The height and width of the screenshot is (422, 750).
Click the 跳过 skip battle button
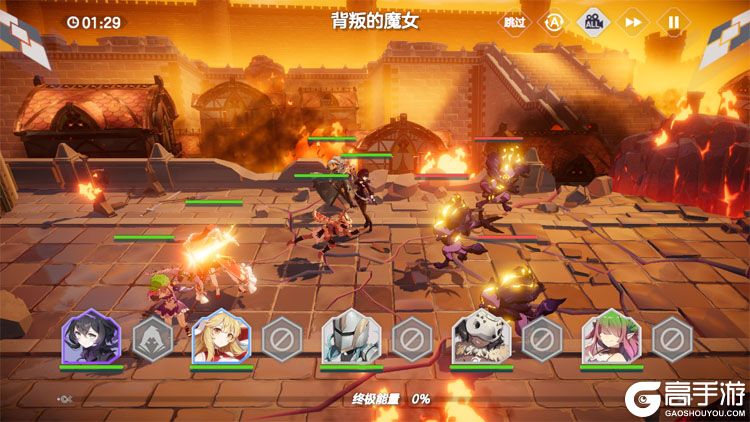pos(514,21)
